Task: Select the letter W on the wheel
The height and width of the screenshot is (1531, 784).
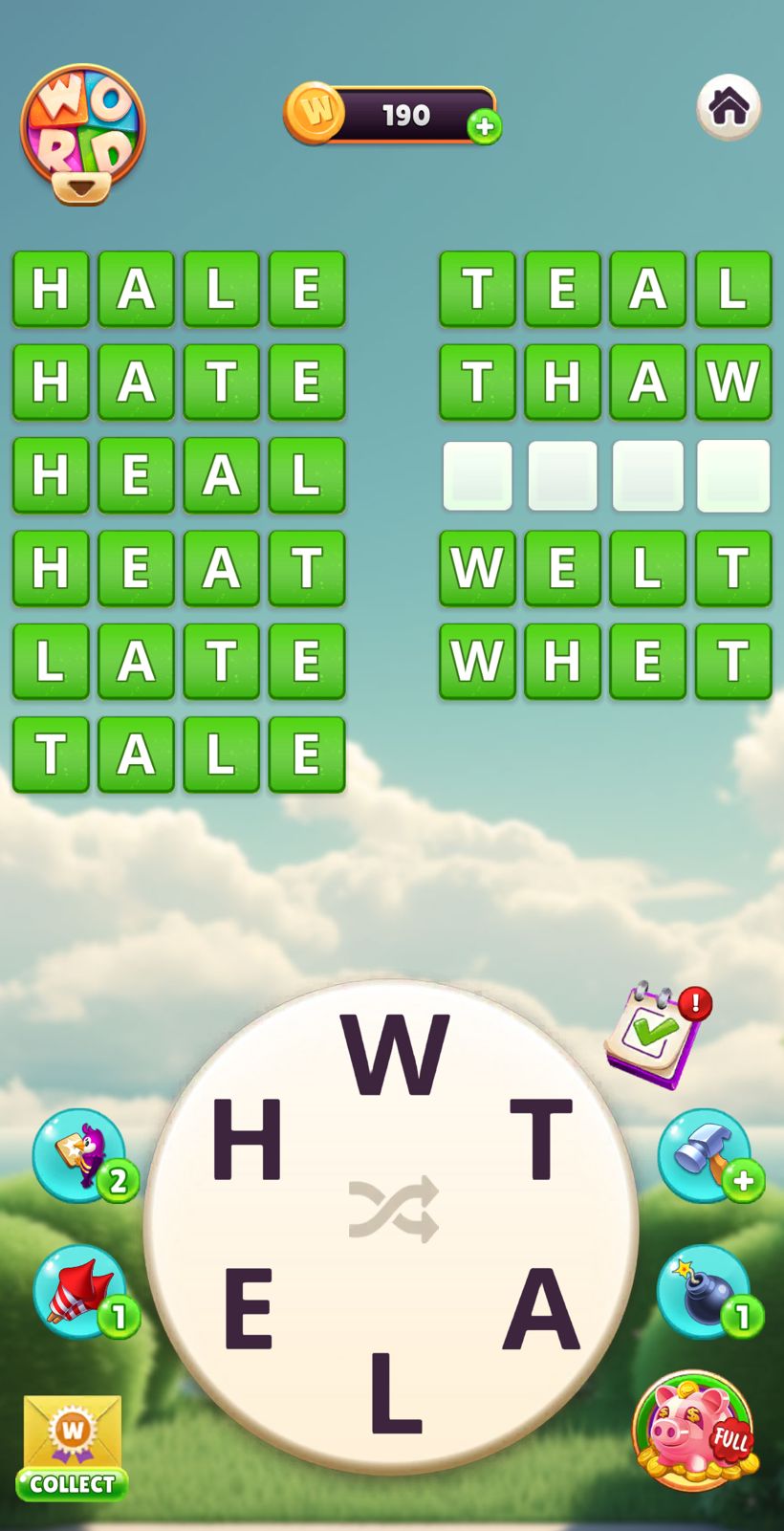Action: (x=394, y=1055)
